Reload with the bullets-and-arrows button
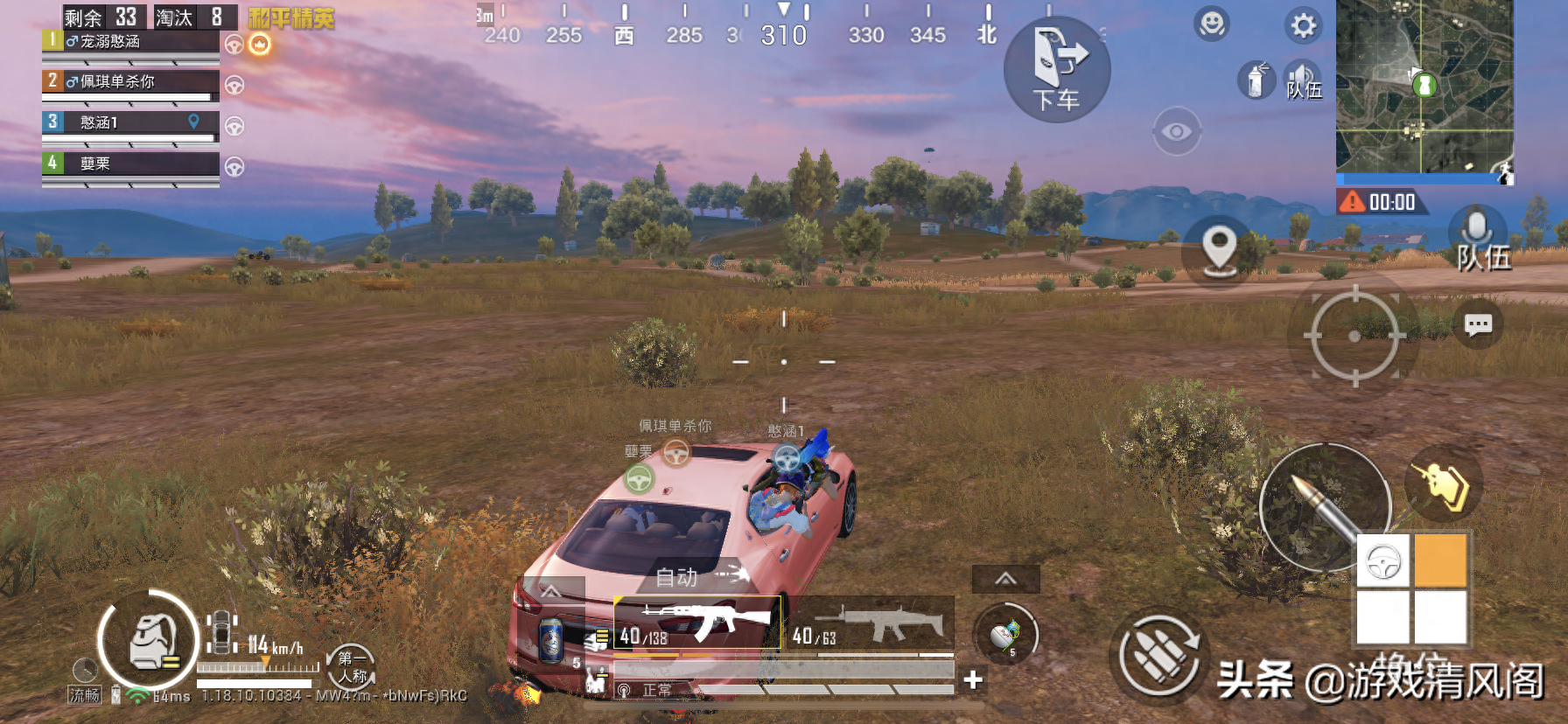Viewport: 1568px width, 724px height. point(1160,656)
